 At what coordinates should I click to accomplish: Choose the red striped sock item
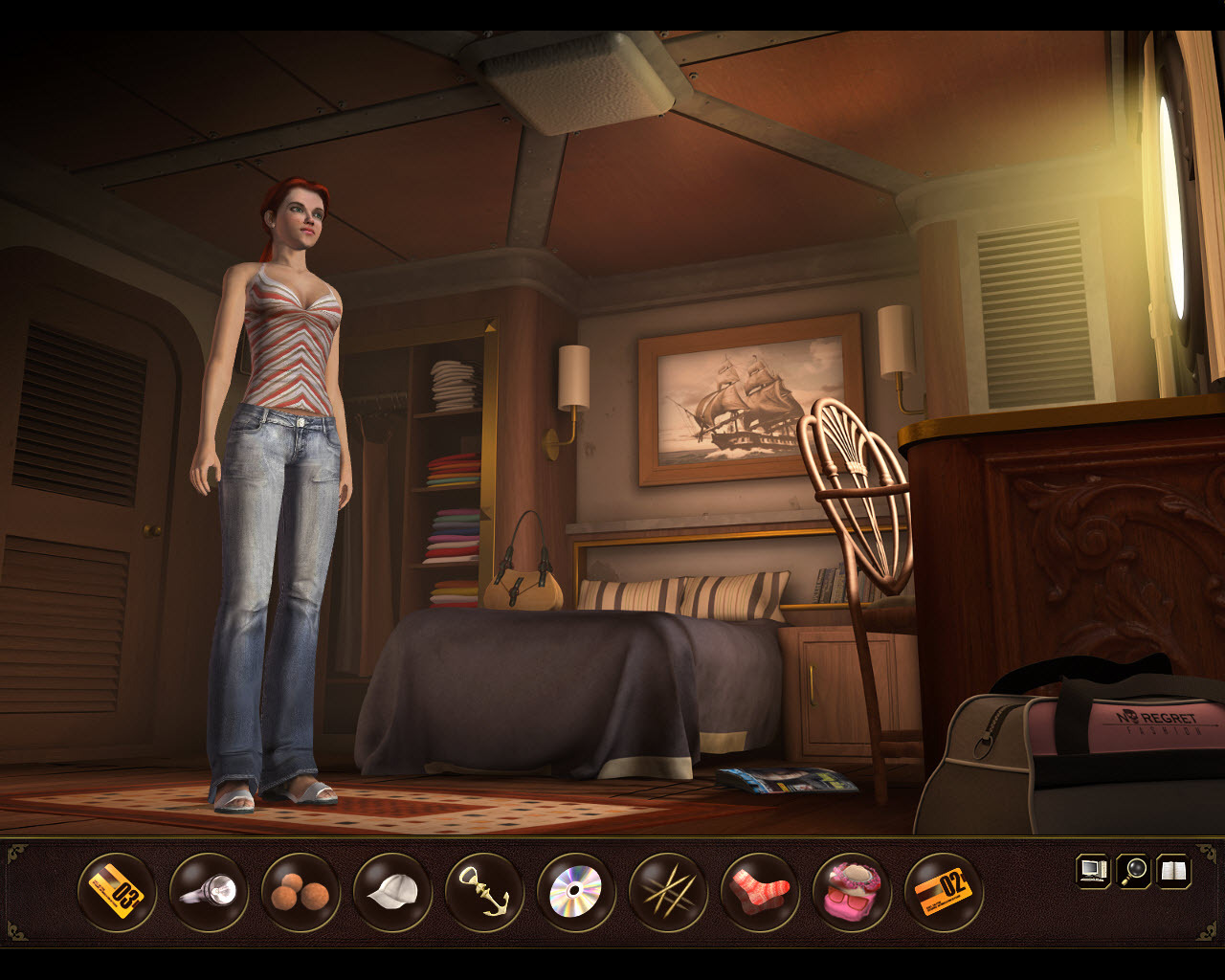coord(756,894)
